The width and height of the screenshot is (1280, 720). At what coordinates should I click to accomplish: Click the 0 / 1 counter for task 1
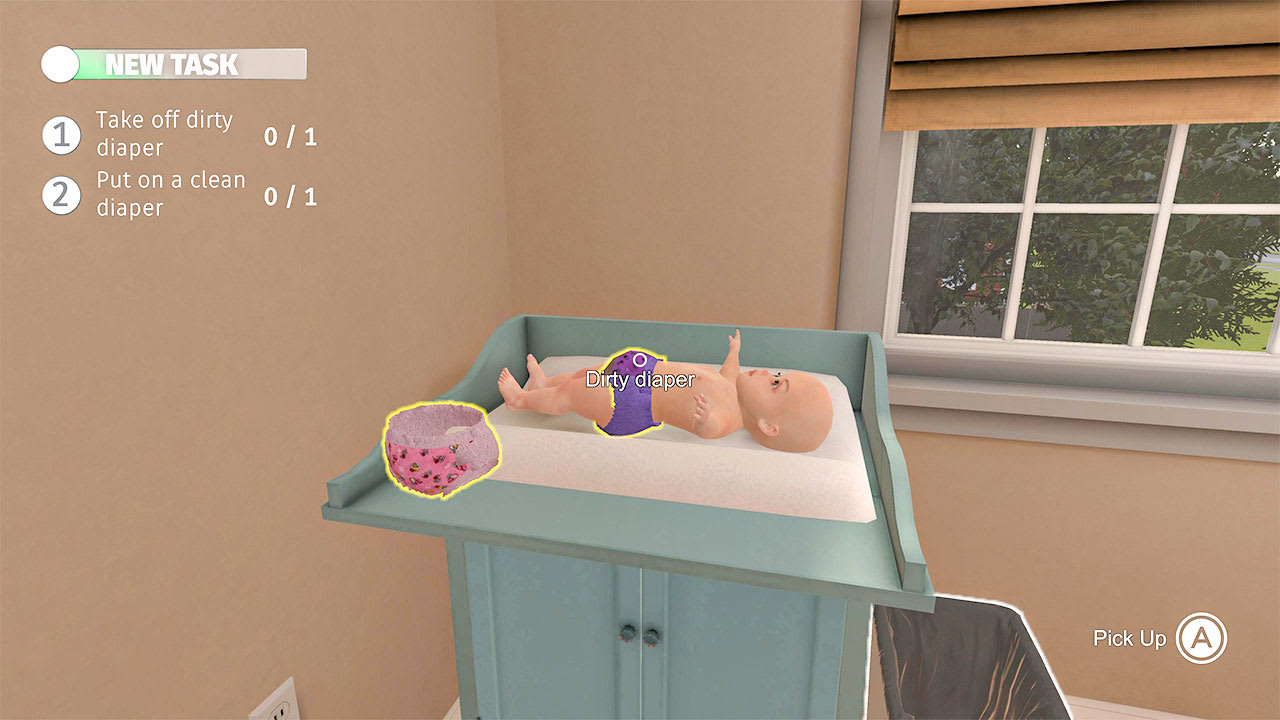[x=291, y=136]
